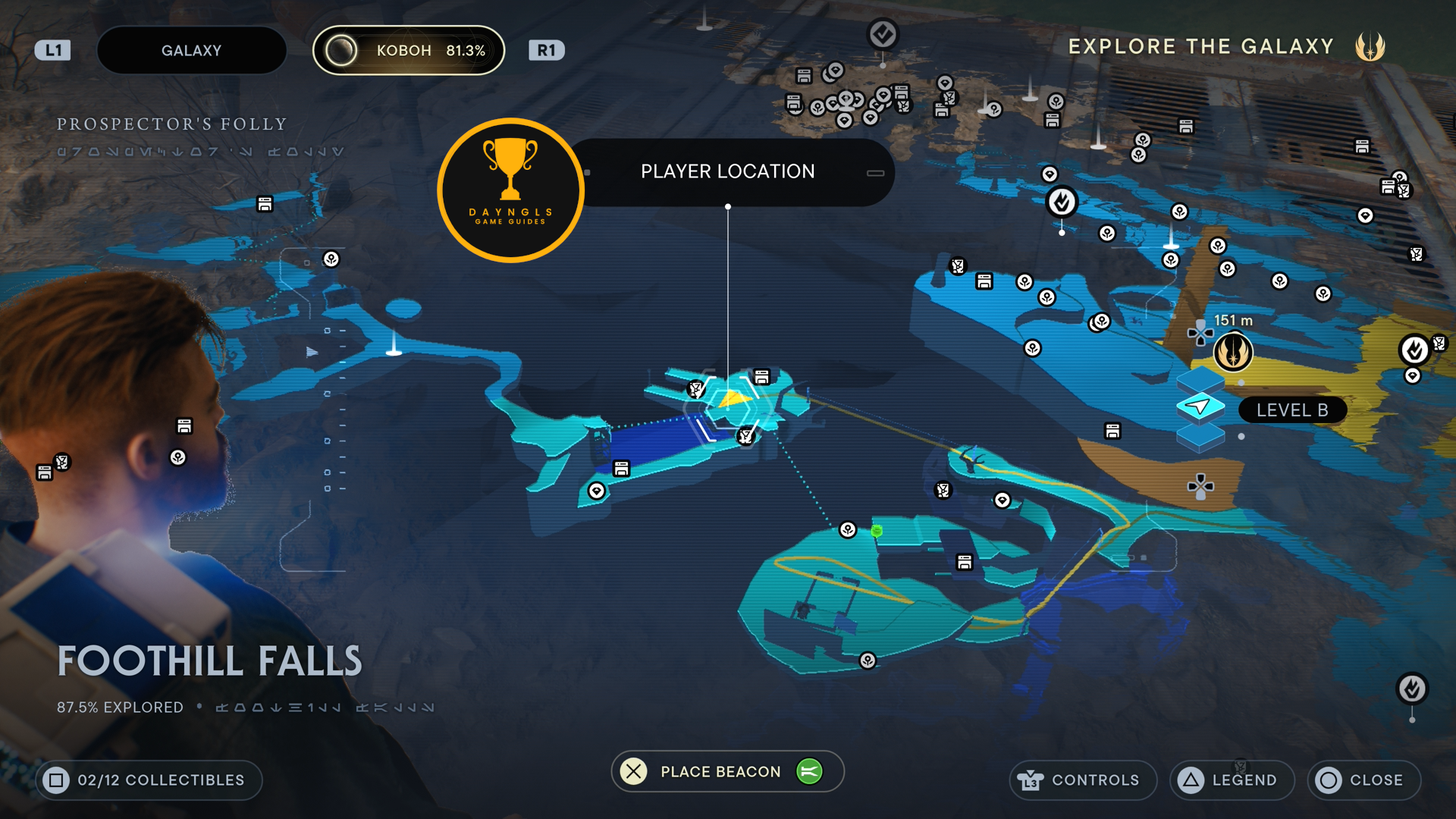This screenshot has width=1456, height=819.
Task: Select the Level B floor indicator
Action: coord(1291,410)
